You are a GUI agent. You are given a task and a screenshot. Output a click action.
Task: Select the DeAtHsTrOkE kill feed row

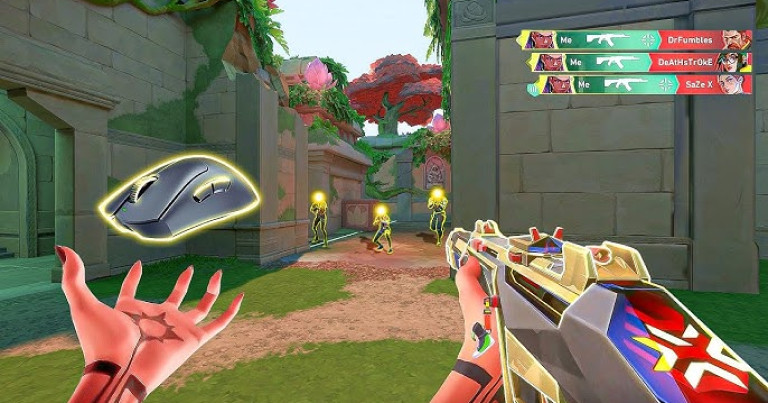click(634, 62)
